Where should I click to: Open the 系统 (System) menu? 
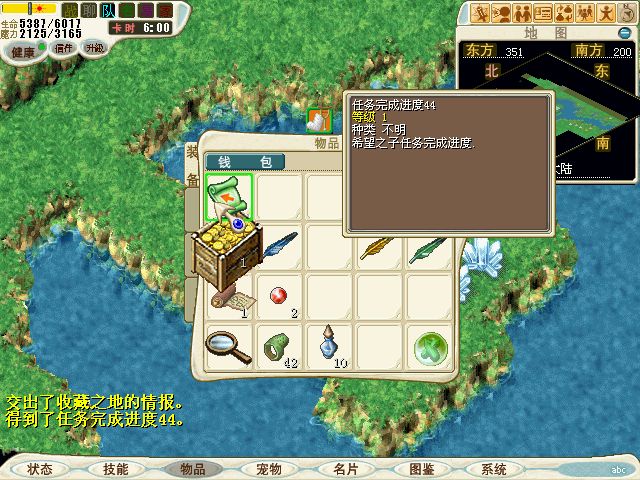click(494, 469)
